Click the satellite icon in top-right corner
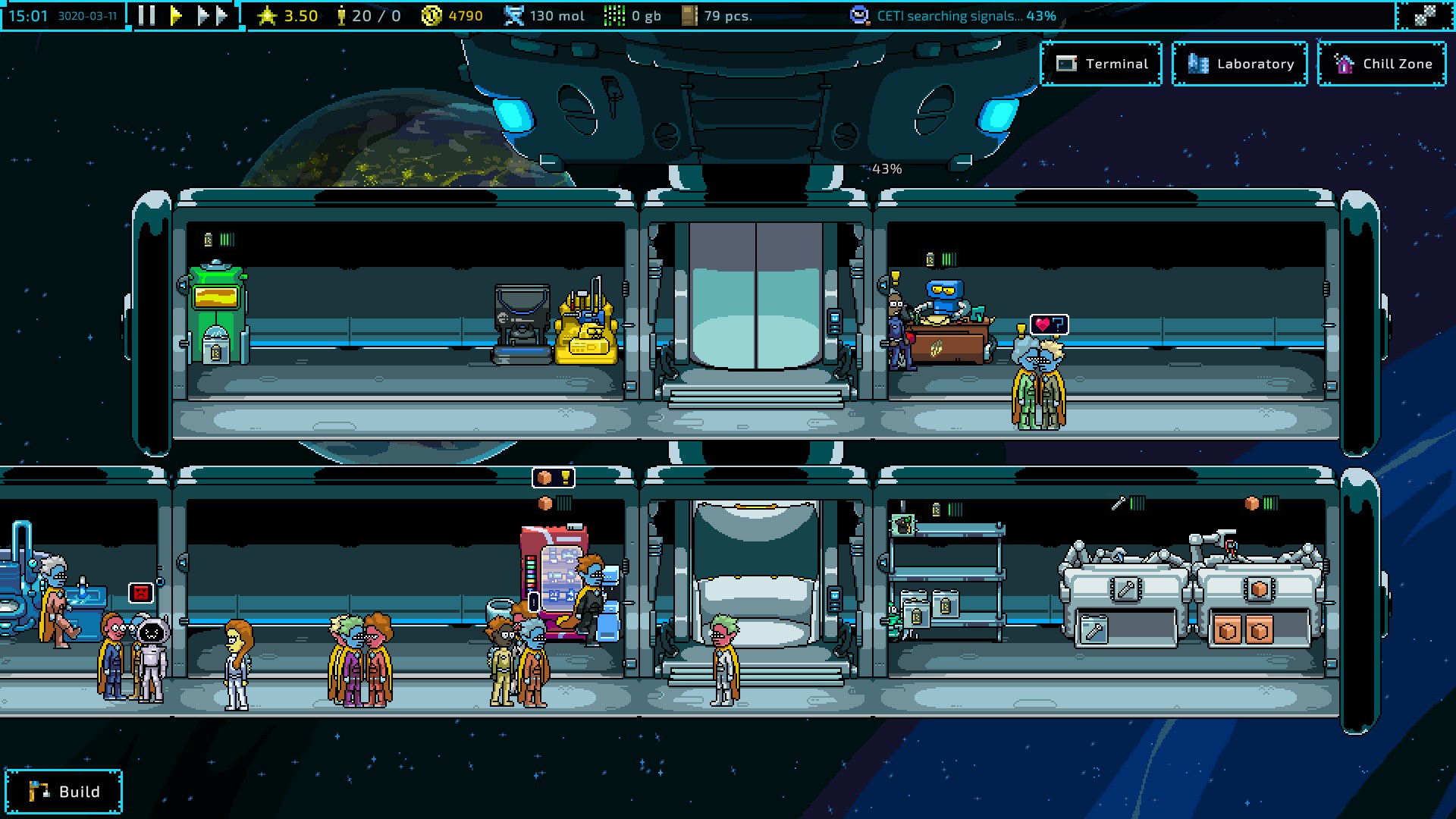Image resolution: width=1456 pixels, height=819 pixels. [x=1425, y=16]
